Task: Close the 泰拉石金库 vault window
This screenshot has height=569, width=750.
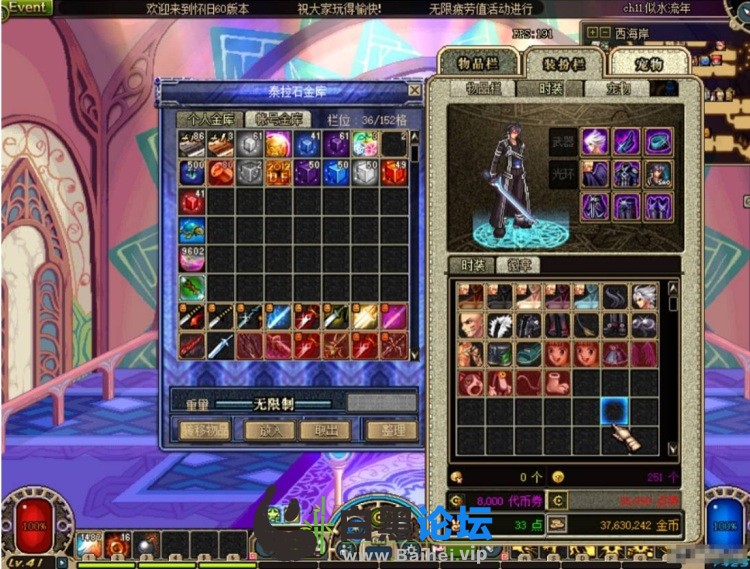Action: pyautogui.click(x=414, y=90)
